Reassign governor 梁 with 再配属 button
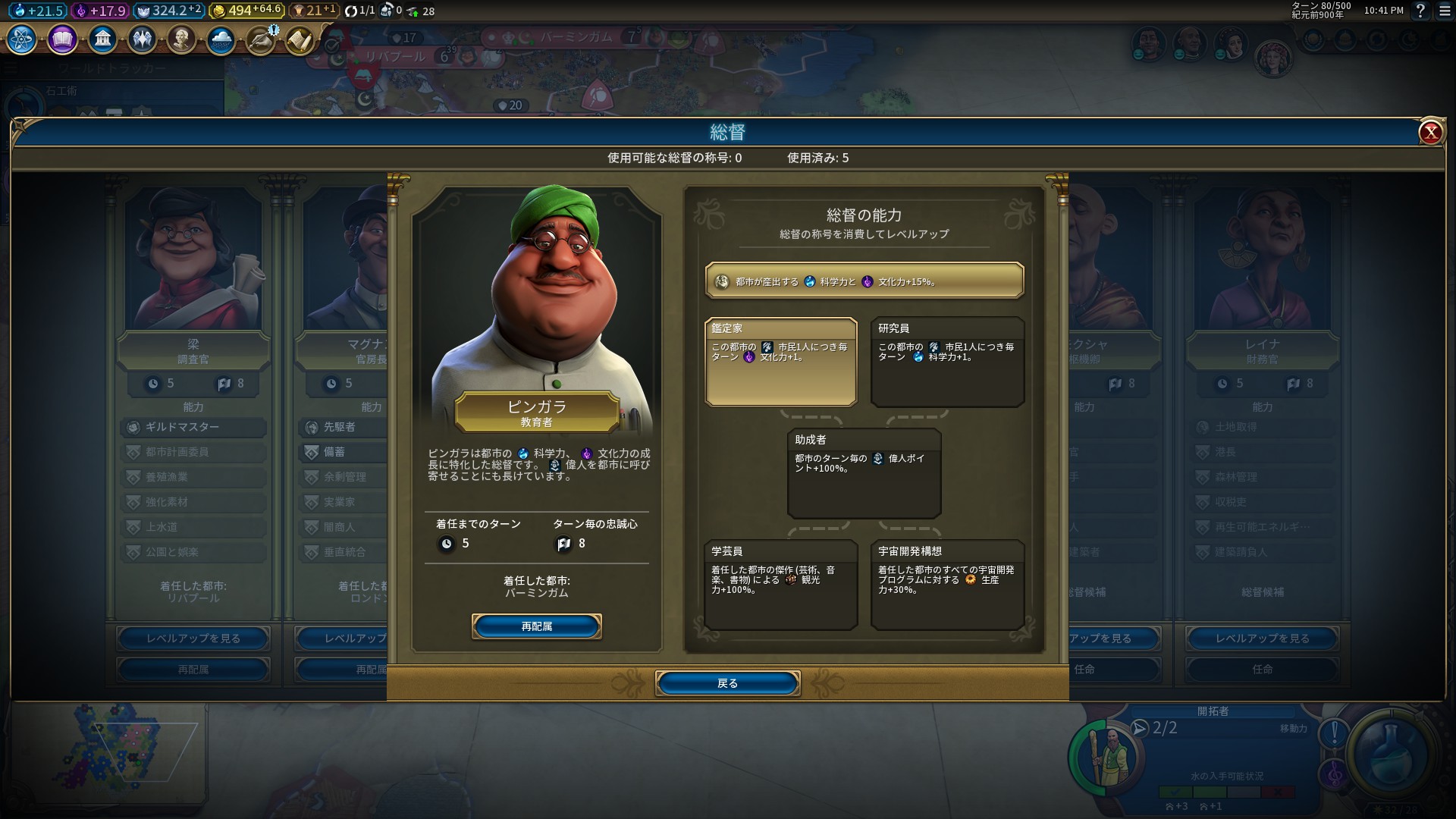This screenshot has height=819, width=1456. (x=193, y=670)
